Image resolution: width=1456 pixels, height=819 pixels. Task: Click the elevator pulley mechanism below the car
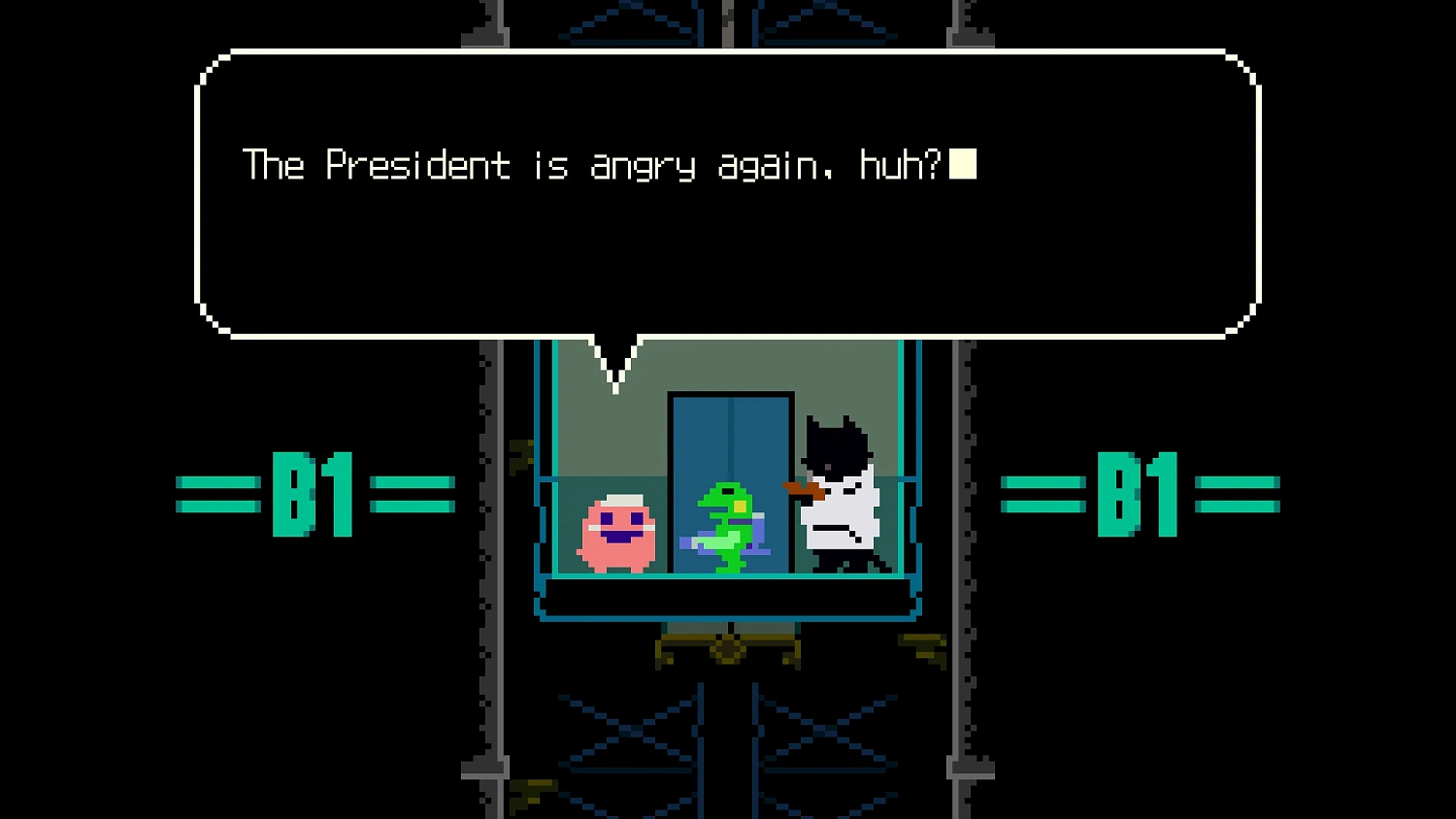click(726, 652)
